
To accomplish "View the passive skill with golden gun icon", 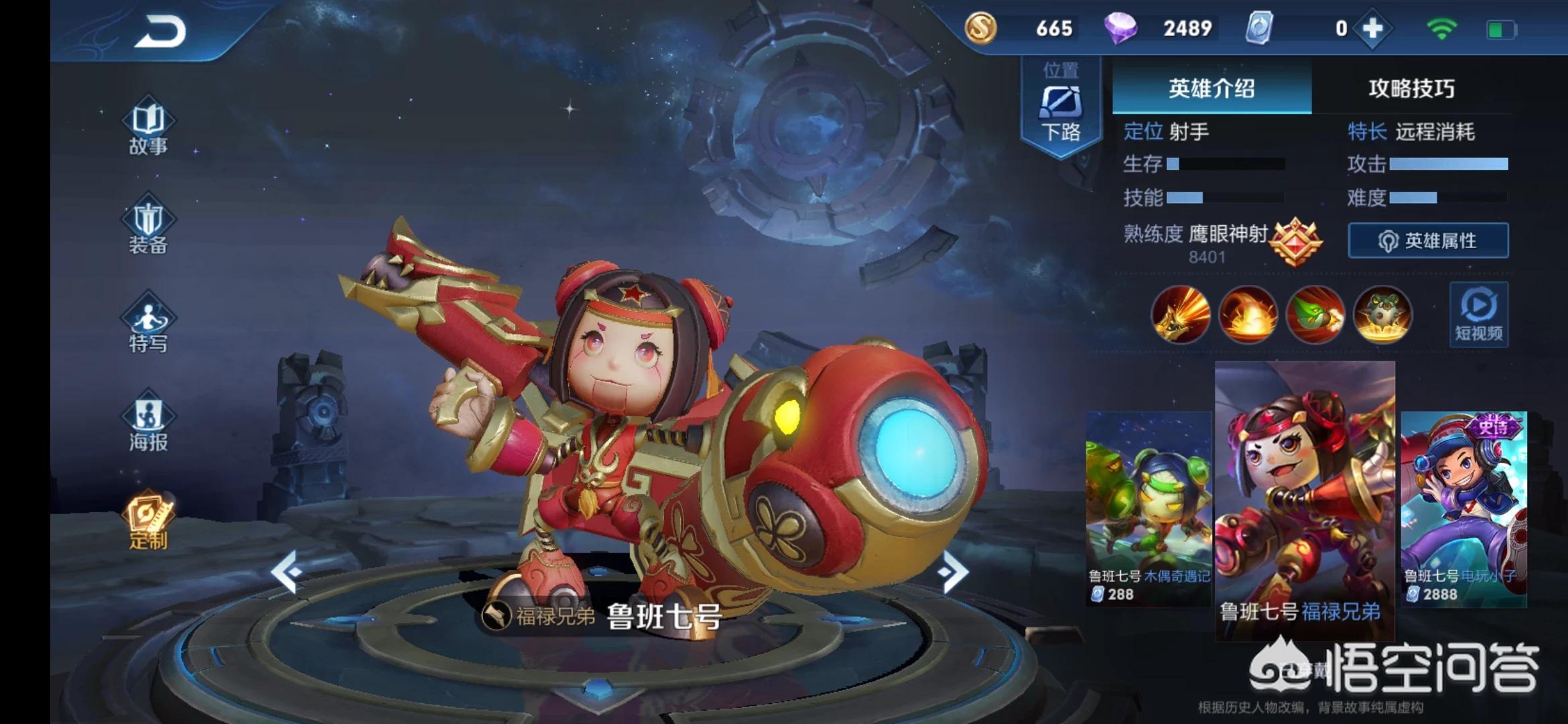I will [1181, 314].
